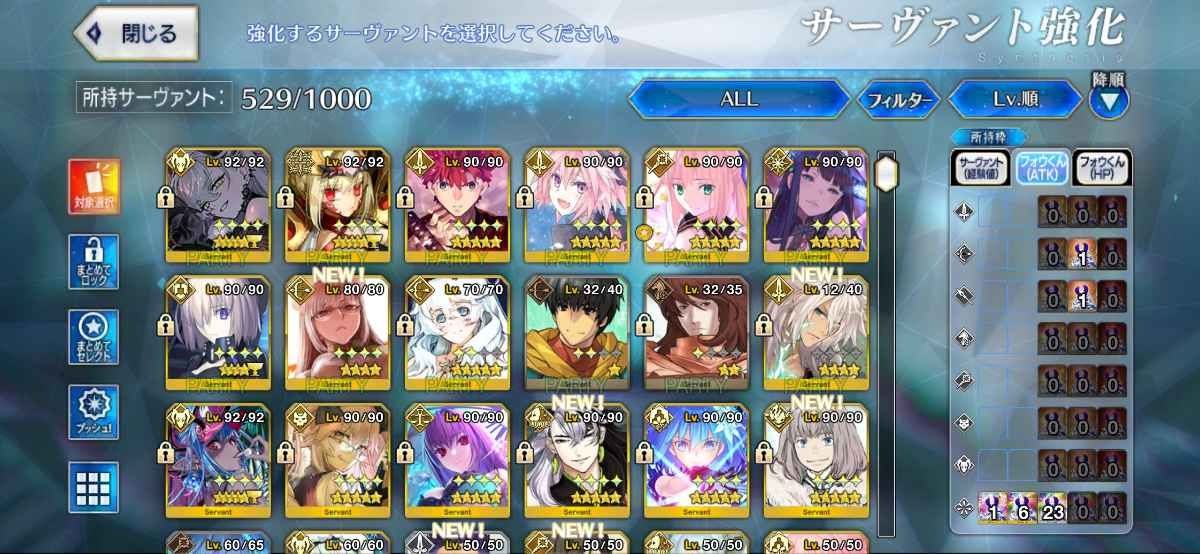Change sorting with the Lv.順 button
1200x554 pixels.
point(1013,100)
